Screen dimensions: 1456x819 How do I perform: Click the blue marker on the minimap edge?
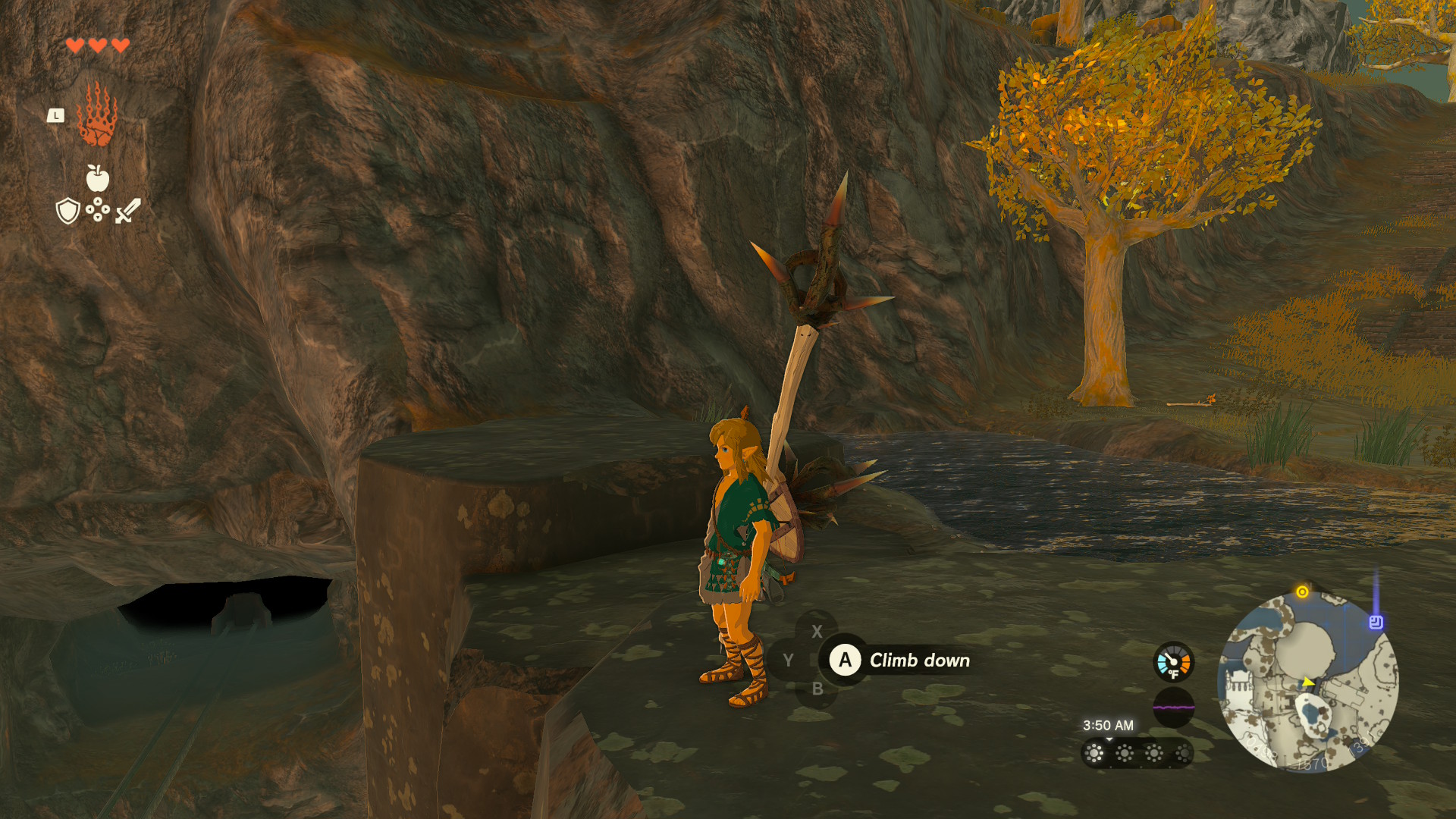tap(1376, 623)
